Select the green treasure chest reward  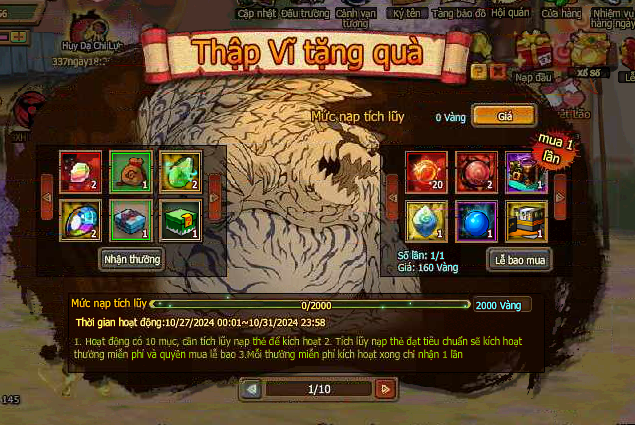click(x=180, y=219)
